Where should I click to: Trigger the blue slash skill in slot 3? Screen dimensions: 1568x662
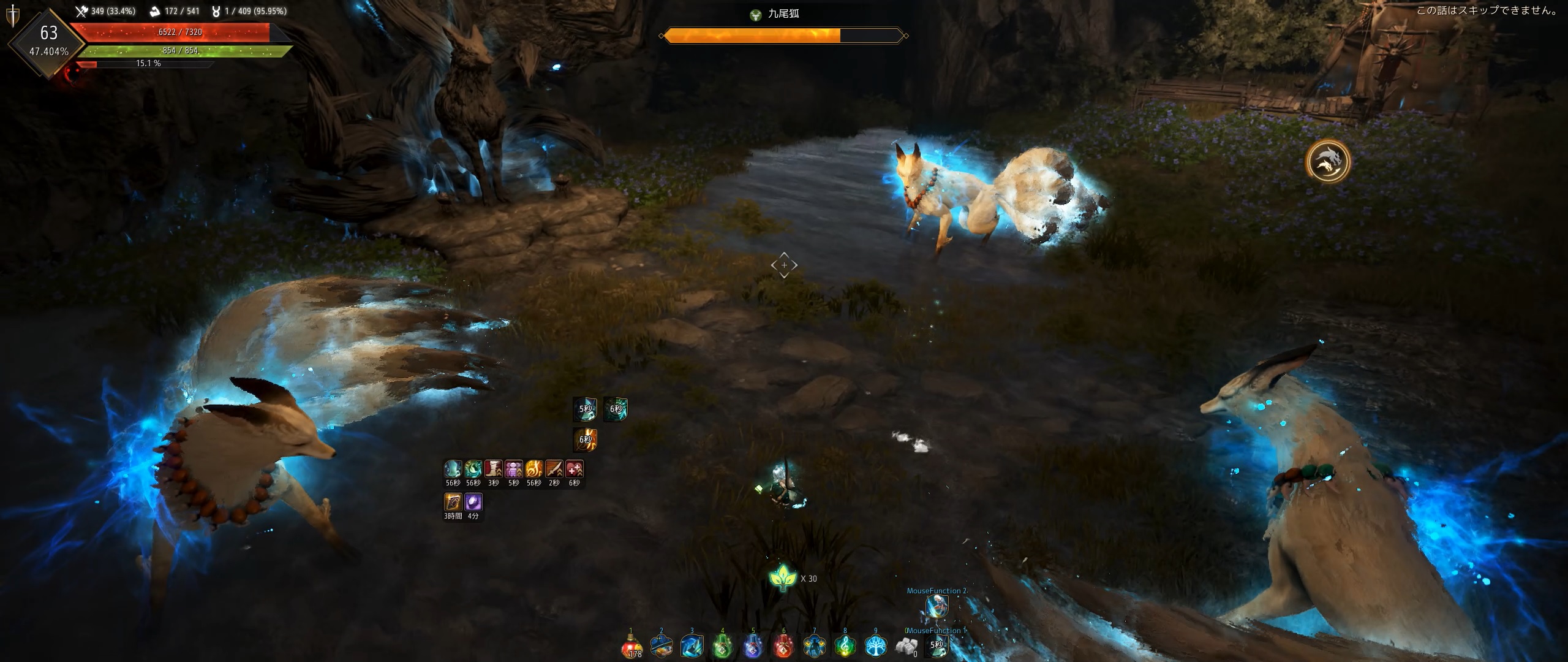point(692,646)
